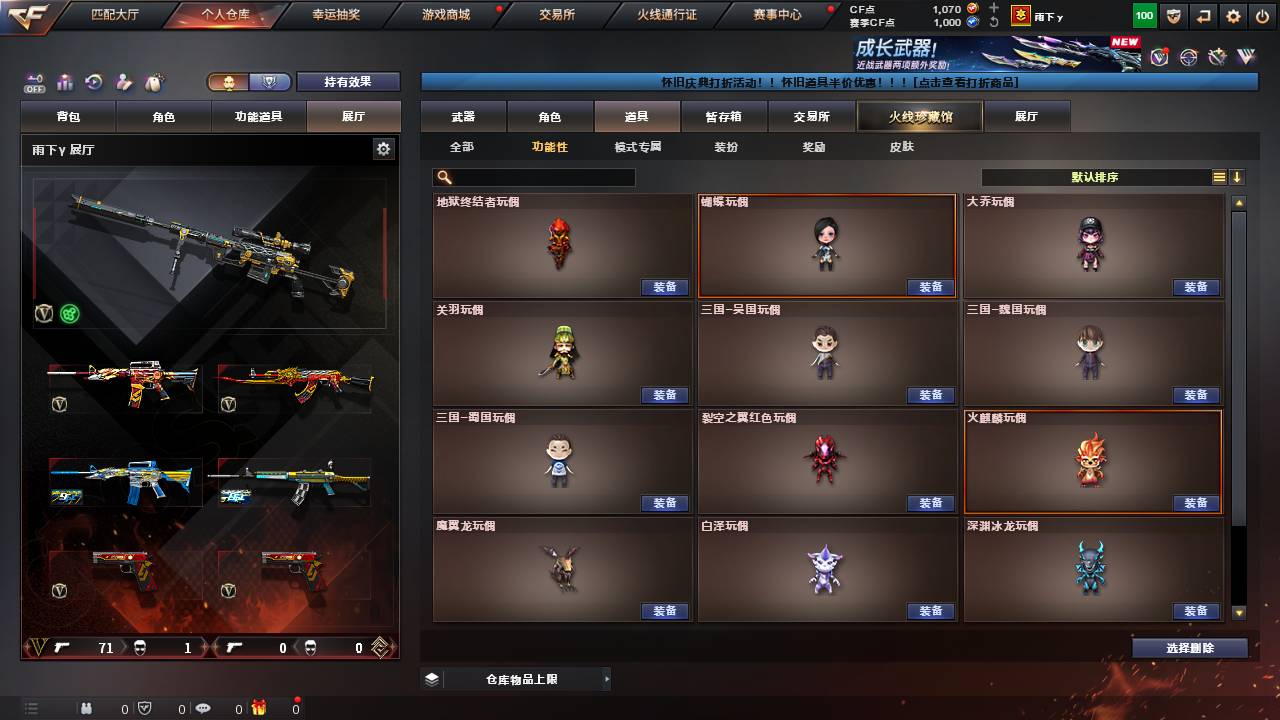Open showroom settings gear on 雨下γ展厅 panel
The height and width of the screenshot is (720, 1280).
coord(385,147)
